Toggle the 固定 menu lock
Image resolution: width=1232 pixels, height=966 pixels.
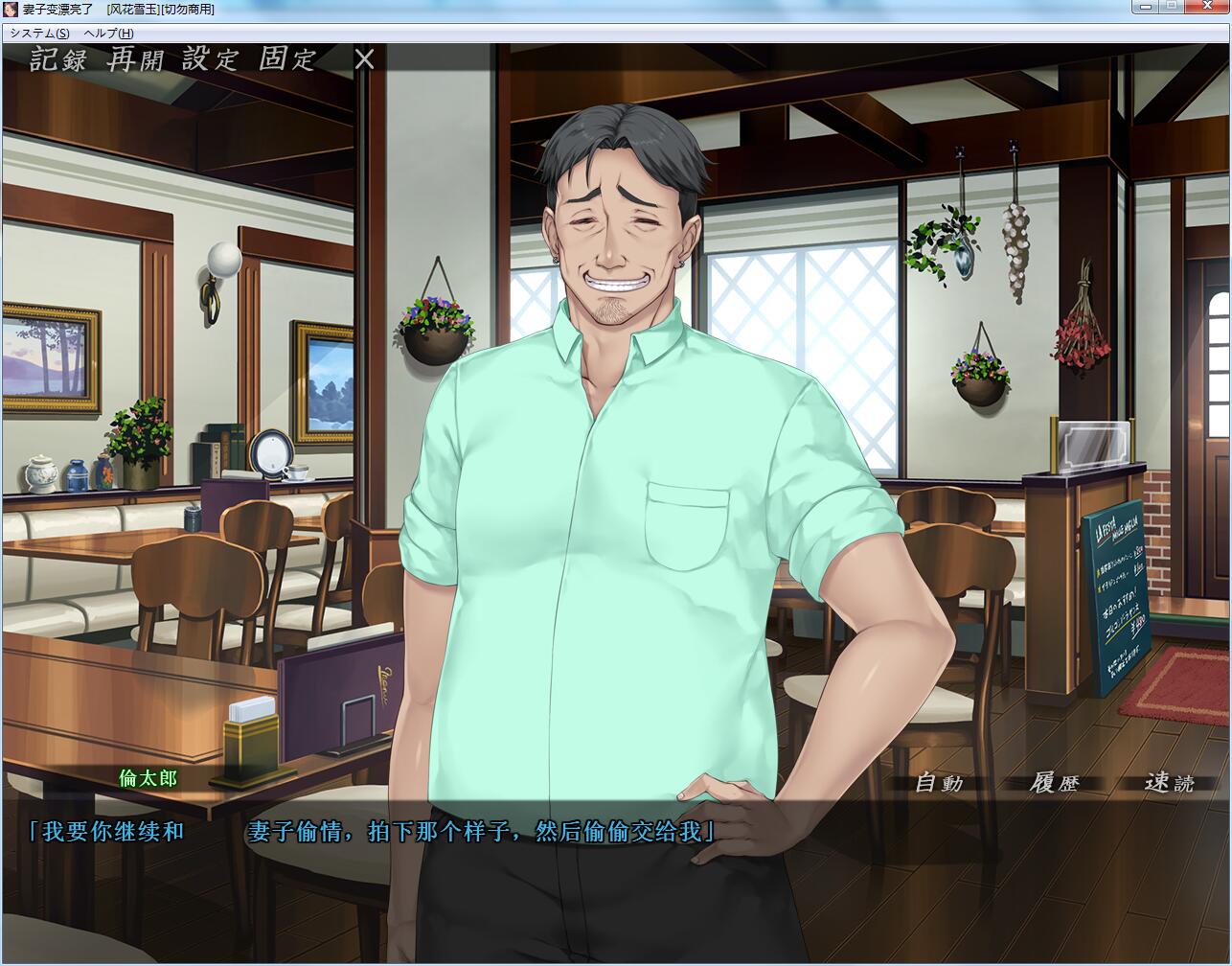[x=286, y=59]
